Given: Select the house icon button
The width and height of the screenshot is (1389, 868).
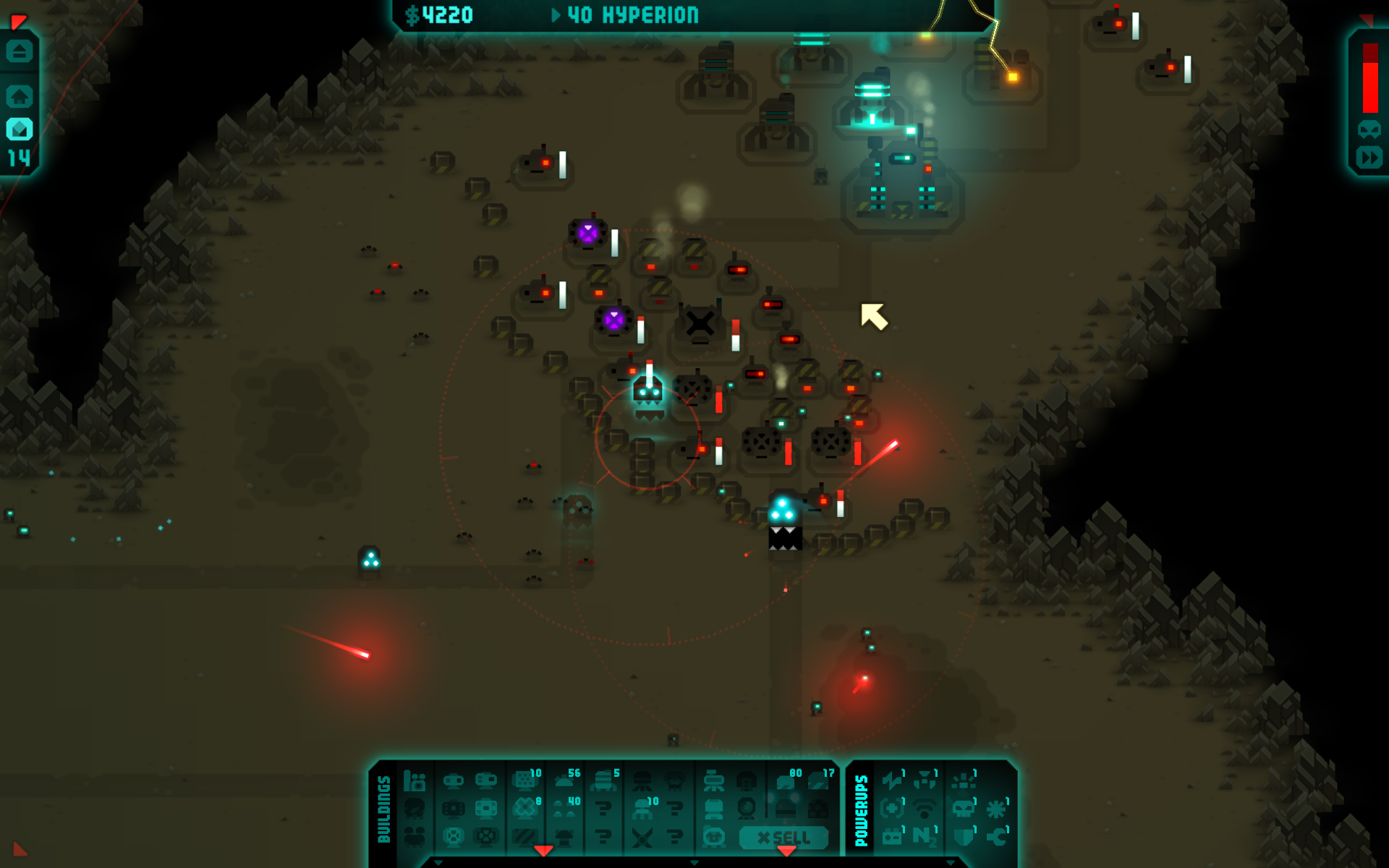Looking at the screenshot, I should [x=20, y=96].
